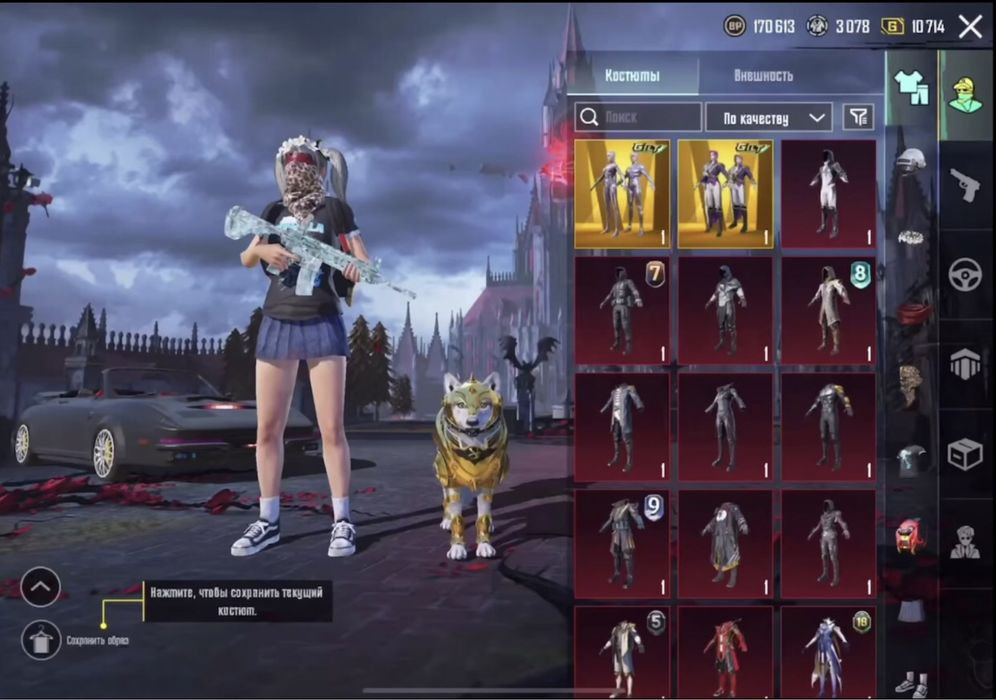Select the helmet subcategory in the sidebar
The width and height of the screenshot is (996, 700).
(x=910, y=160)
